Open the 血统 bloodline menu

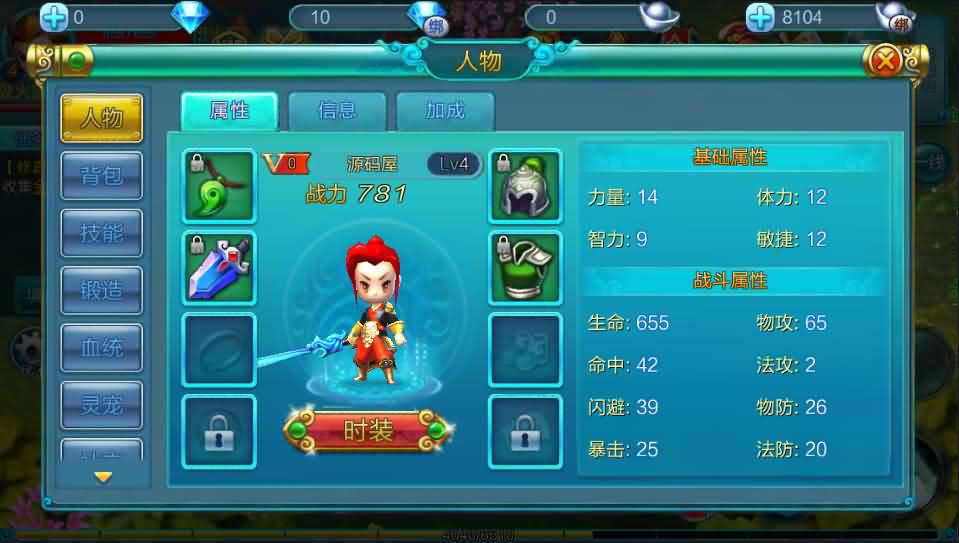click(102, 347)
